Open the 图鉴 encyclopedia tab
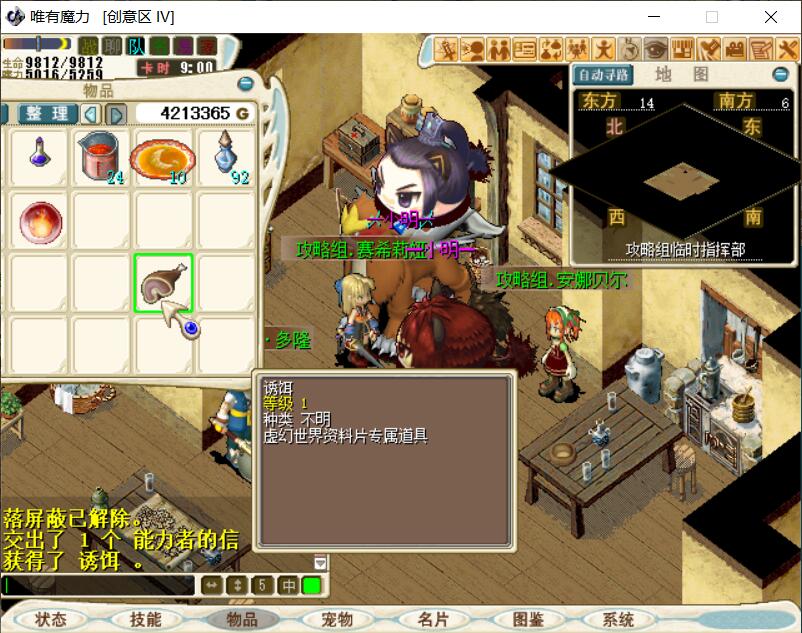802x633 pixels. (x=530, y=620)
